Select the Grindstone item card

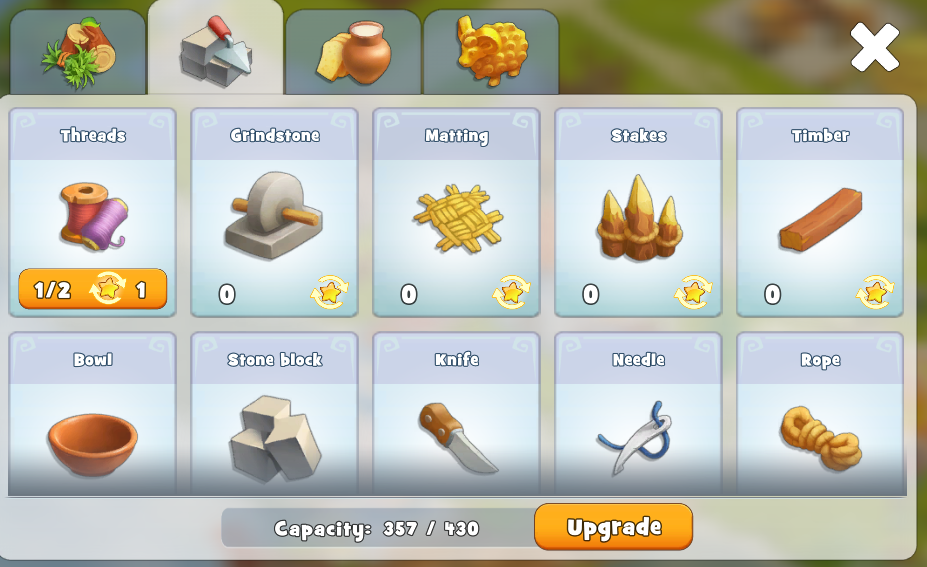click(275, 210)
